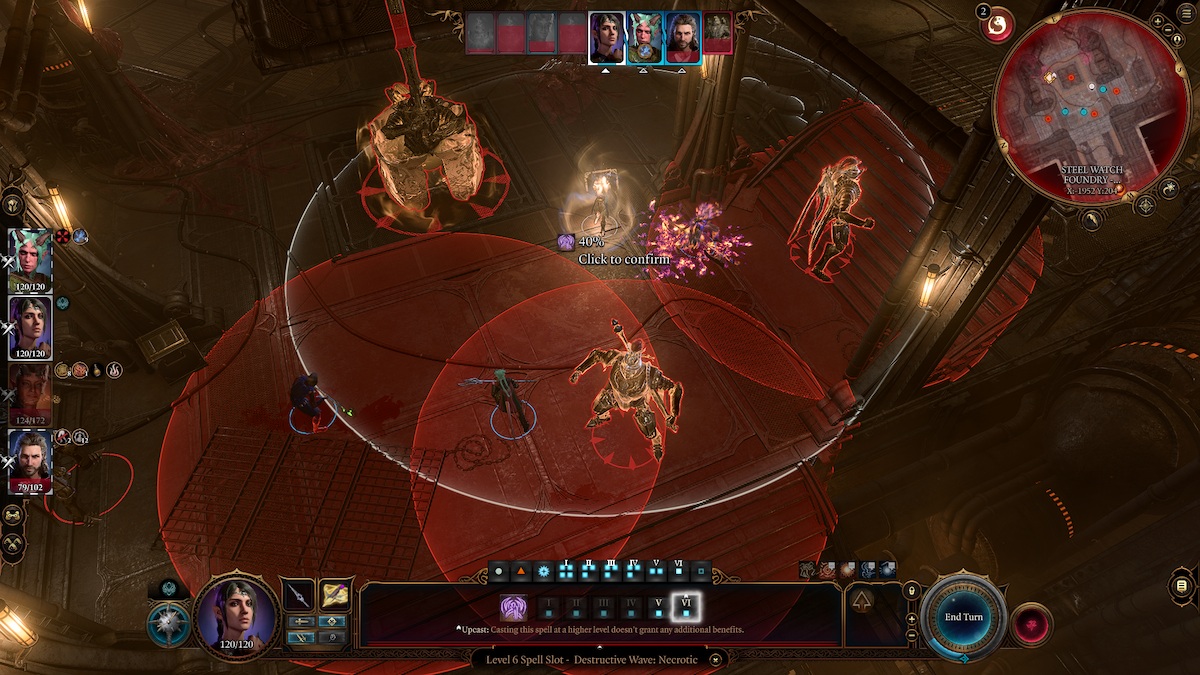Select the red tiefling portrait with 124/172
The height and width of the screenshot is (675, 1200).
(30, 391)
